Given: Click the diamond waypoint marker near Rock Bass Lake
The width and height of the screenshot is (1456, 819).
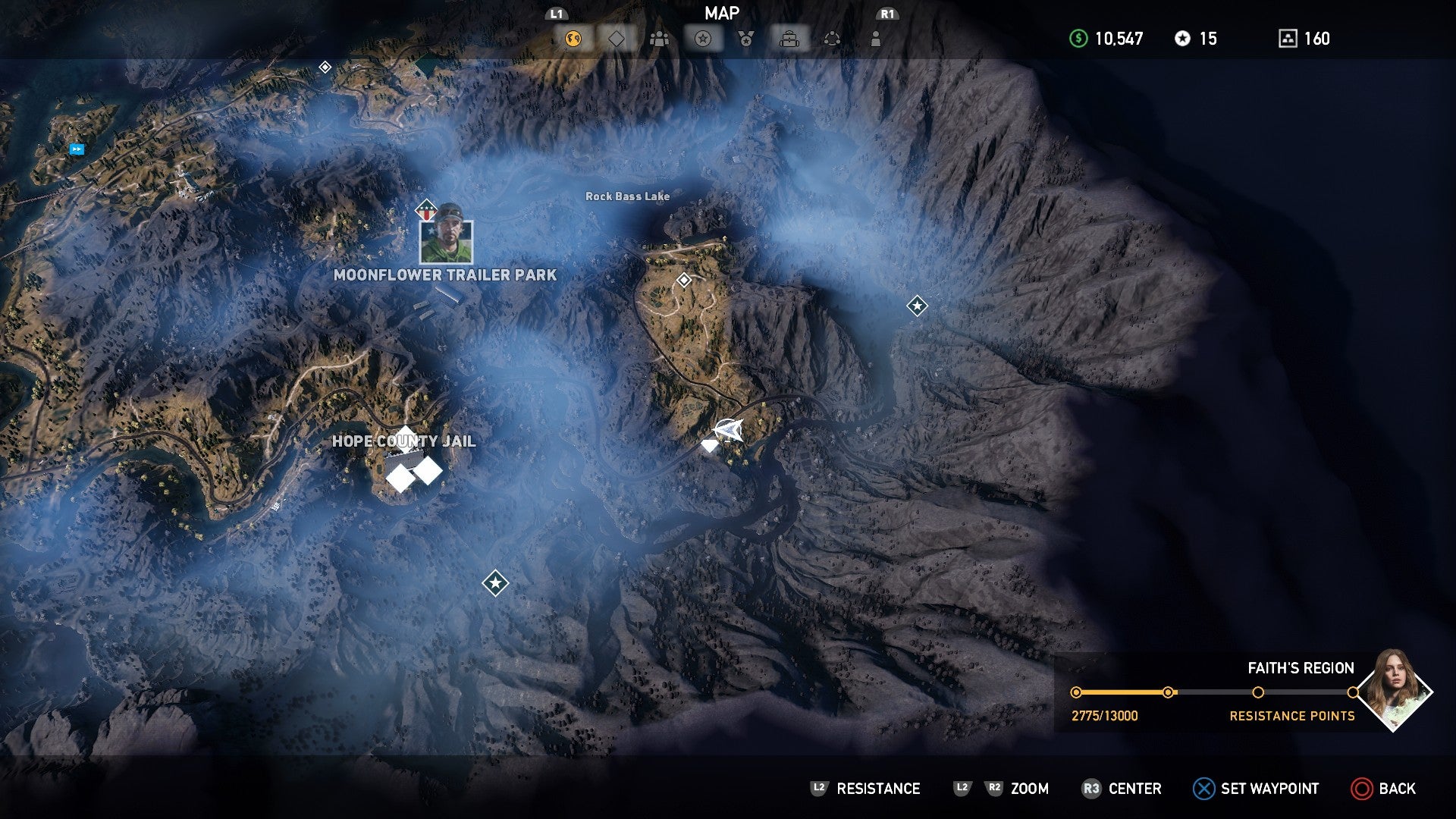Looking at the screenshot, I should point(684,281).
